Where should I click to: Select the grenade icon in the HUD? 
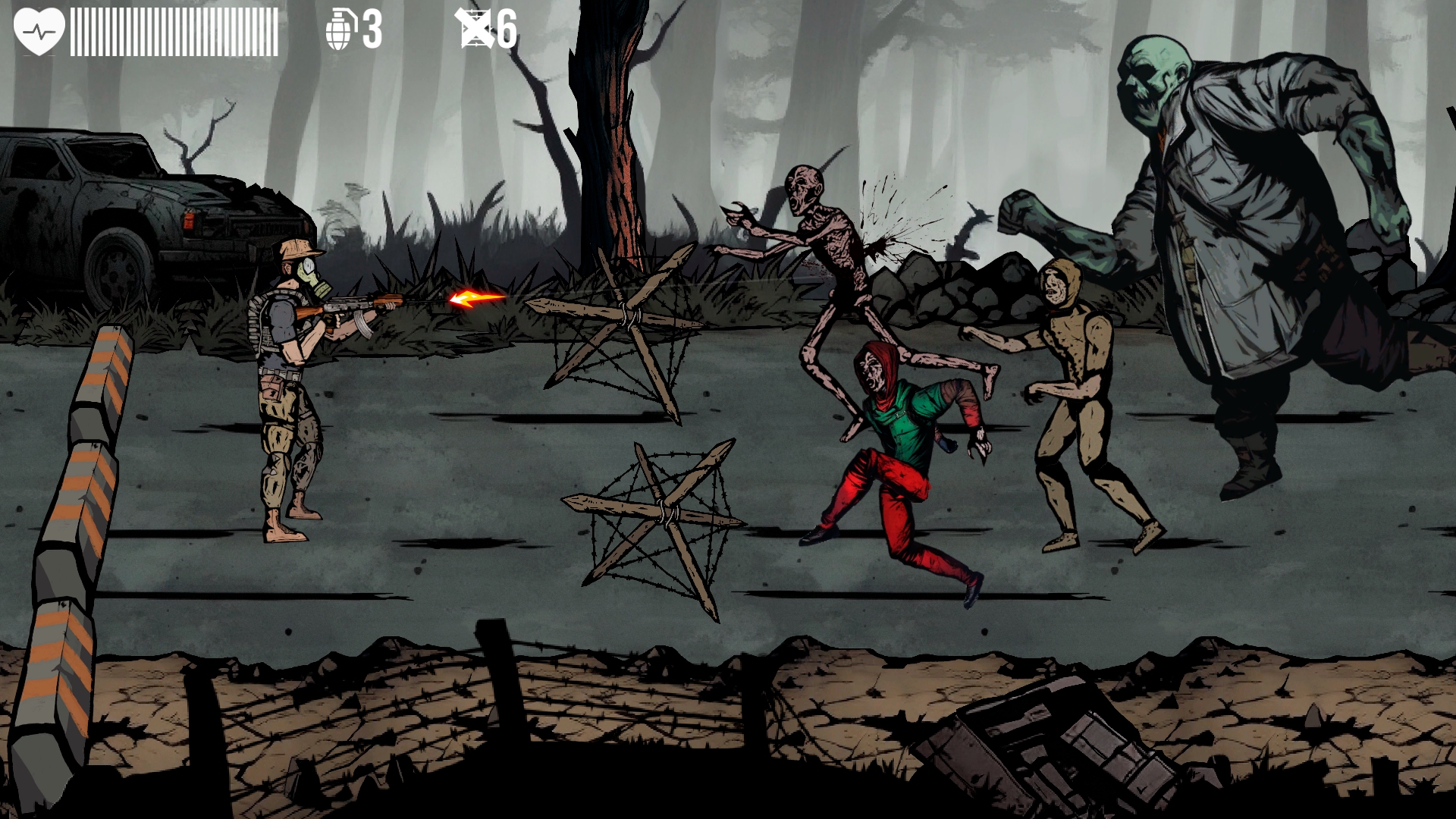pyautogui.click(x=339, y=30)
